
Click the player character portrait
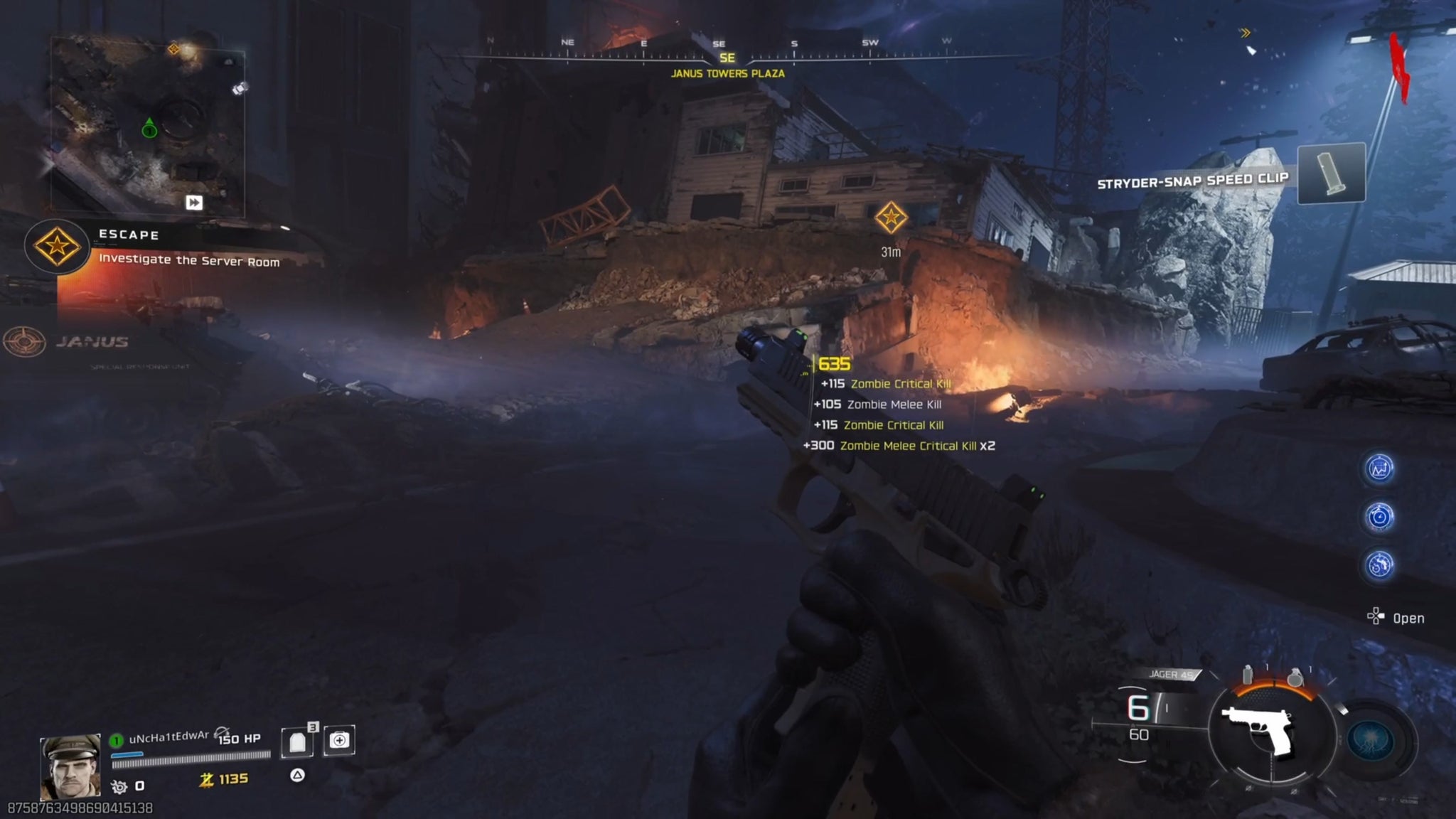[x=70, y=766]
